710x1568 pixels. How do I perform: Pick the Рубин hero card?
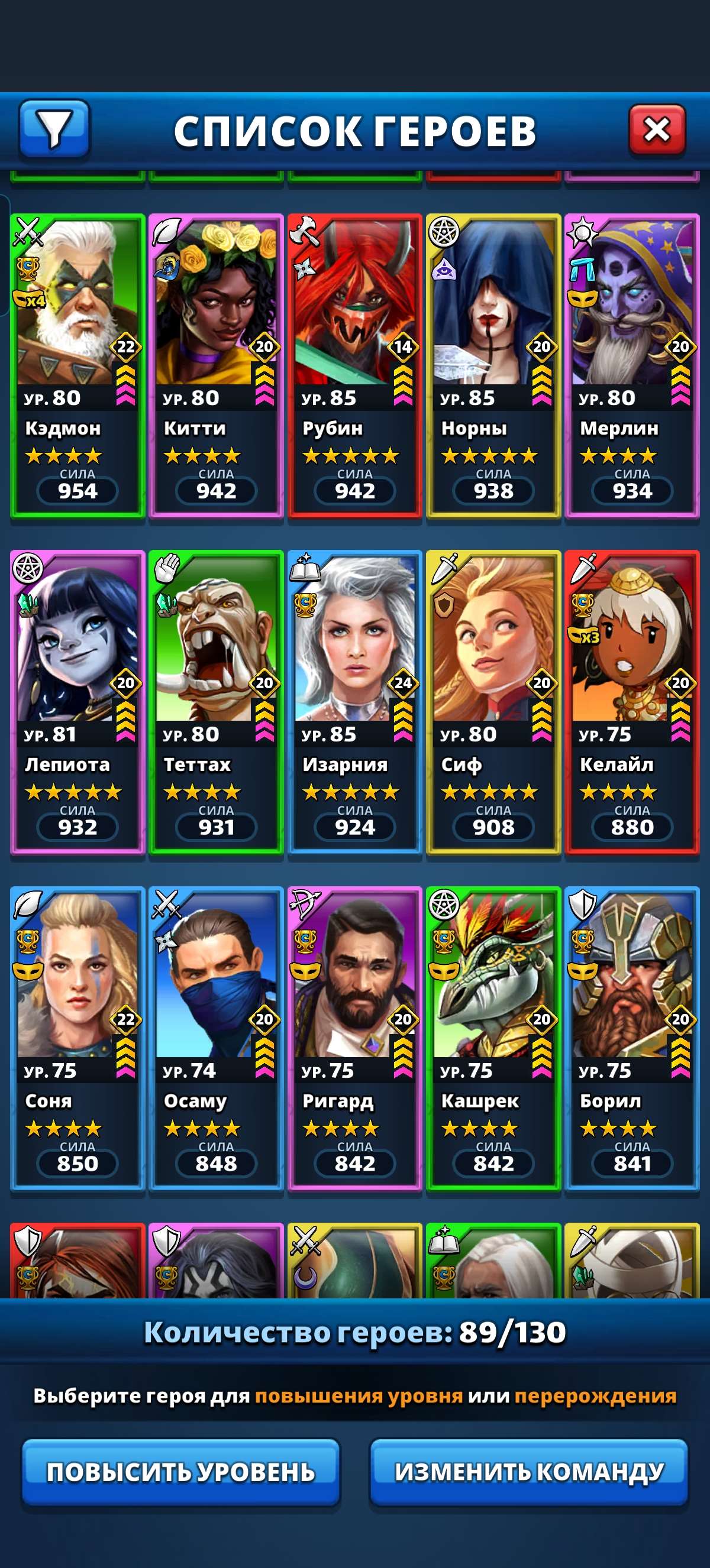[355, 365]
